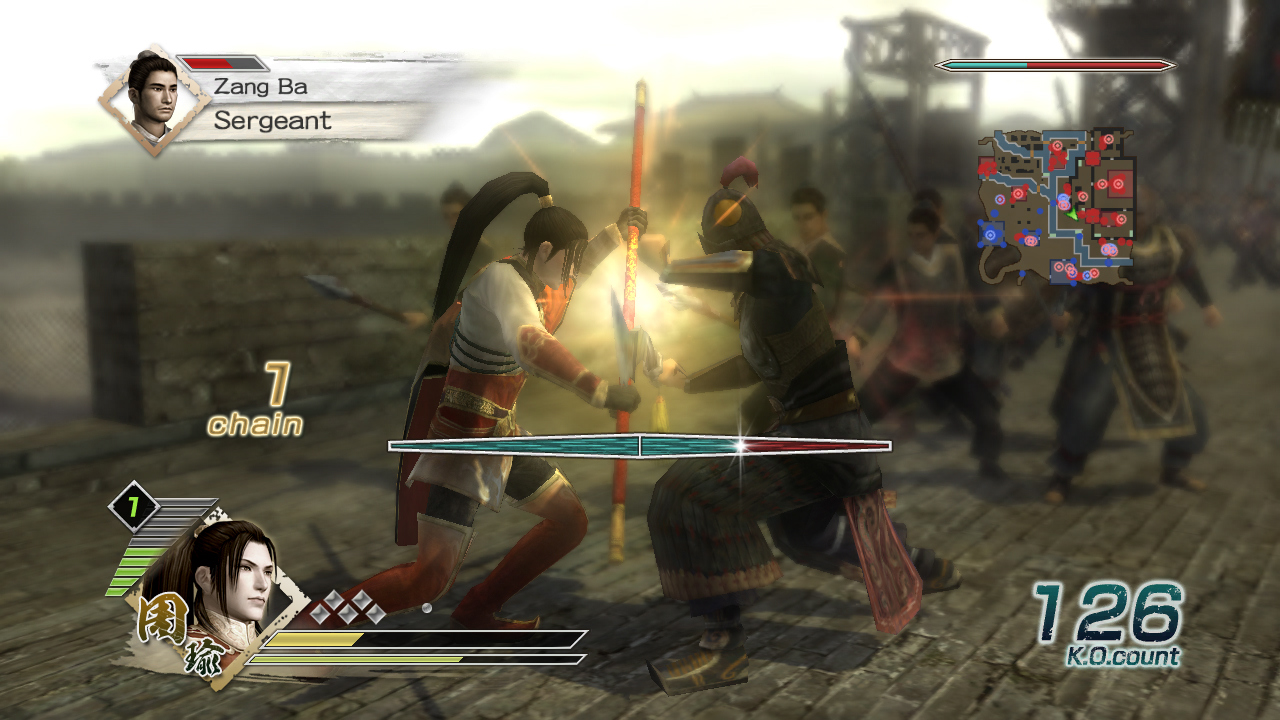Select Zang Ba's enemy officer portrait

tap(153, 98)
